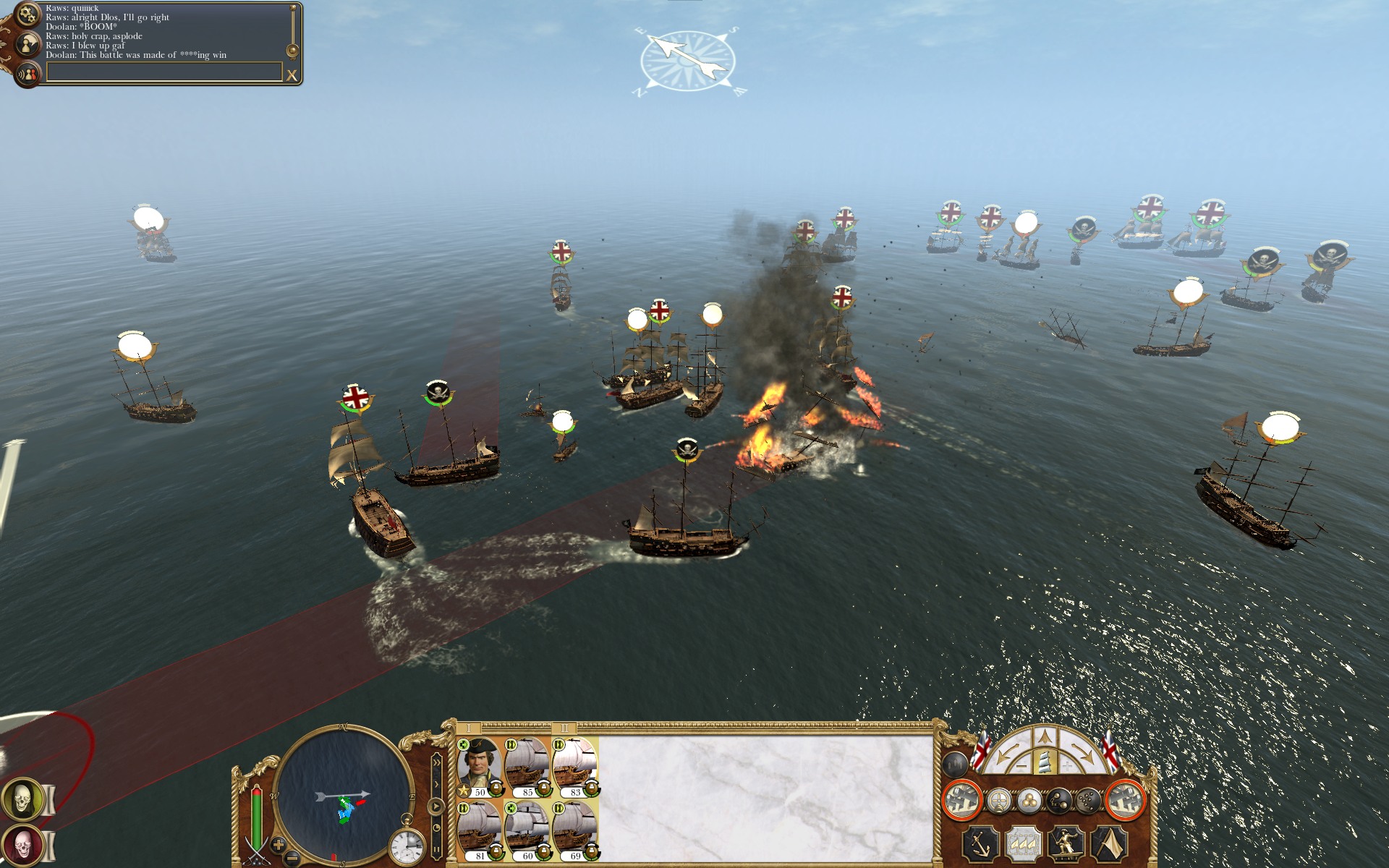Zoom in the radar minimap

coord(279,844)
